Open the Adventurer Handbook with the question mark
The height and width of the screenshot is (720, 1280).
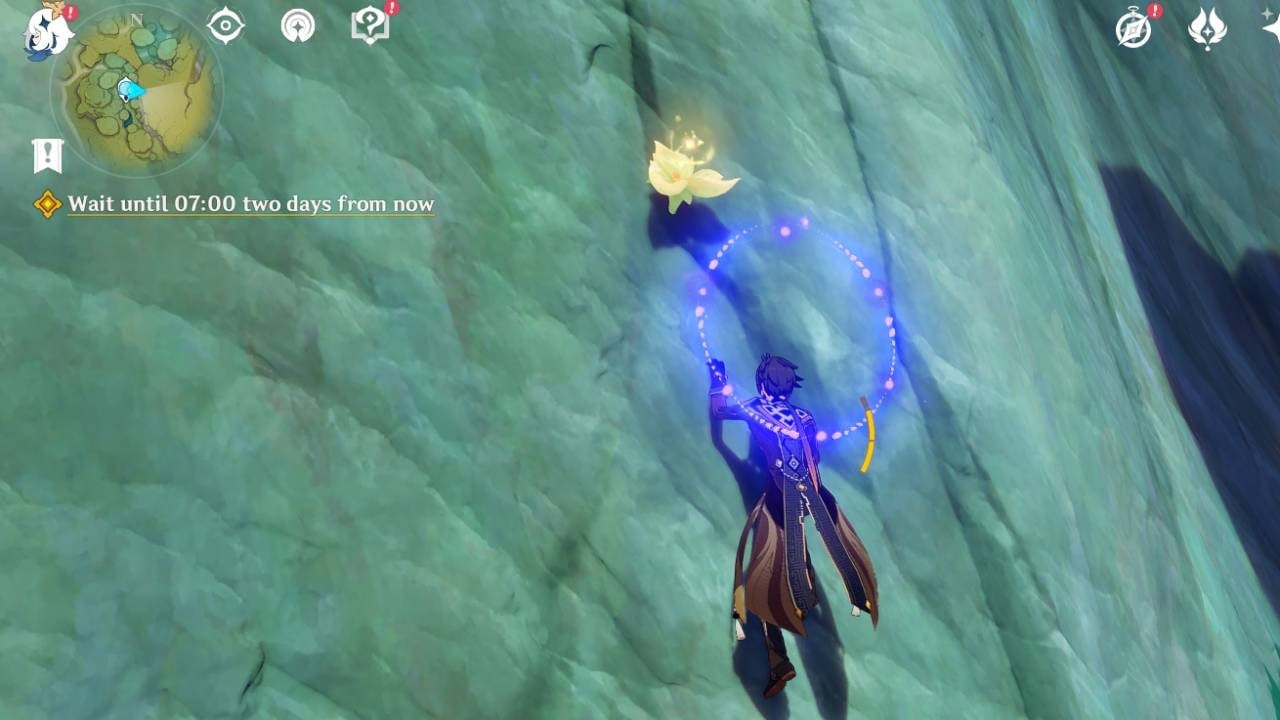pos(370,25)
